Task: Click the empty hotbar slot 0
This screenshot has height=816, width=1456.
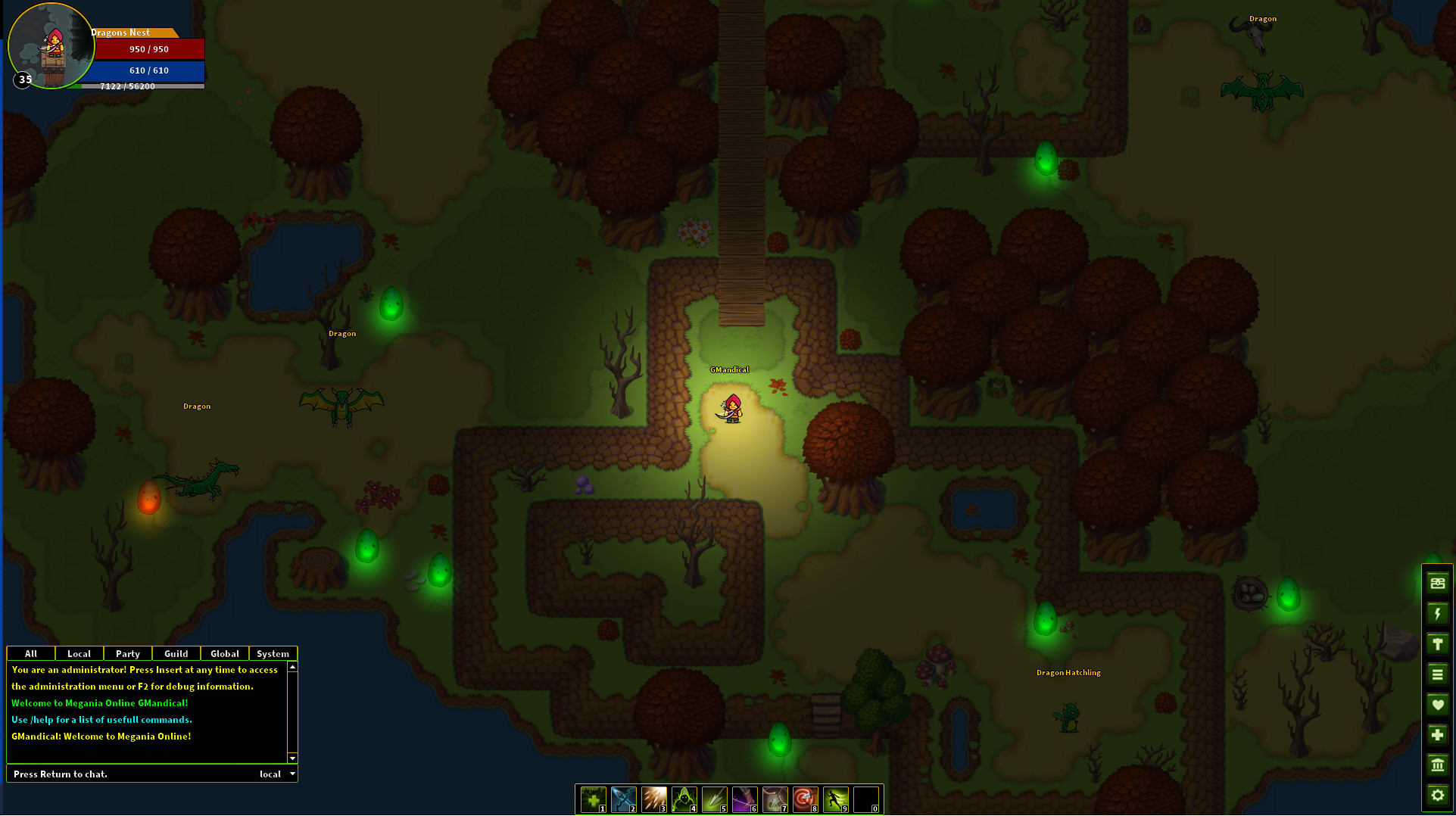Action: coord(865,799)
